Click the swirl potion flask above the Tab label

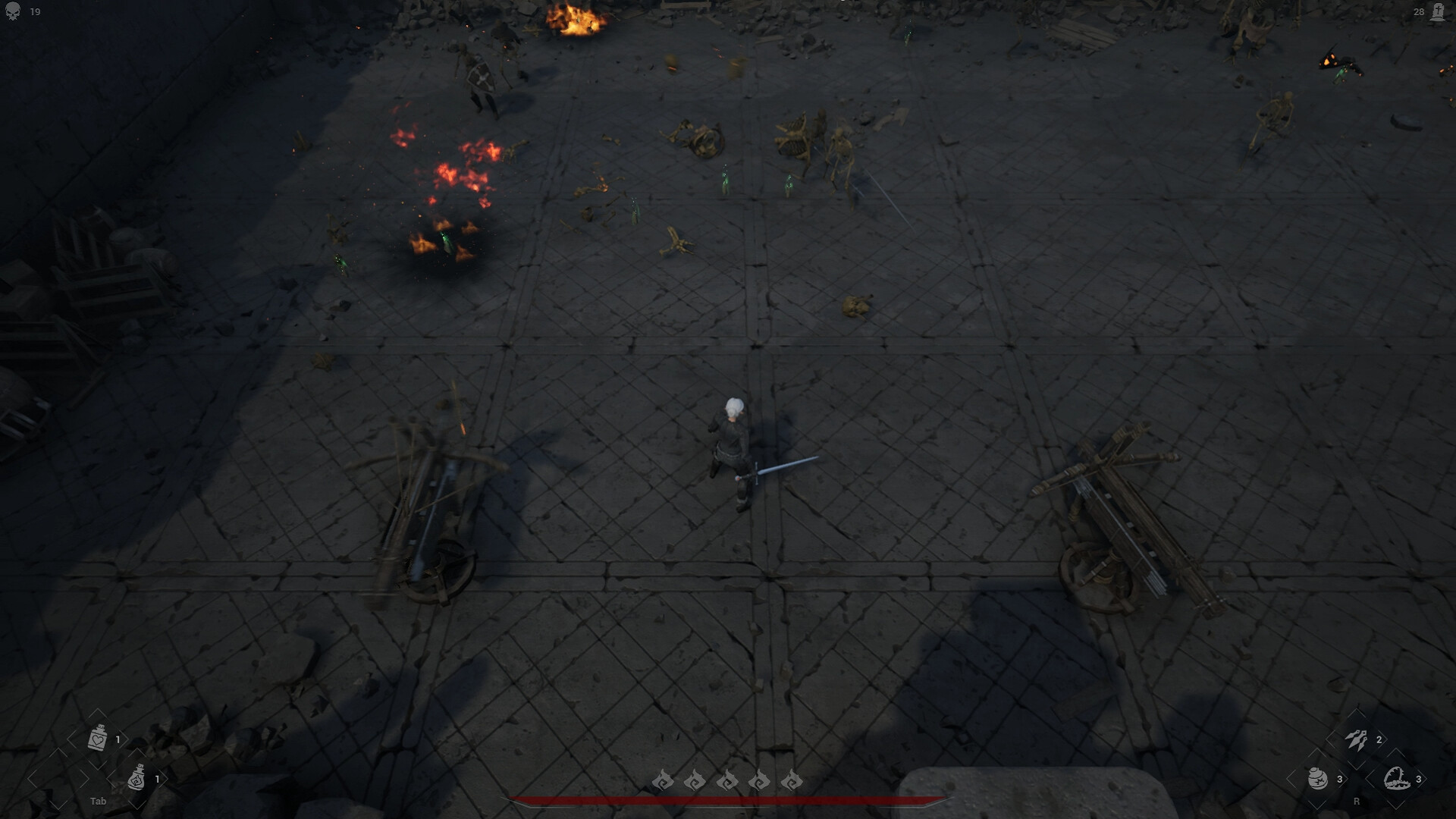135,778
